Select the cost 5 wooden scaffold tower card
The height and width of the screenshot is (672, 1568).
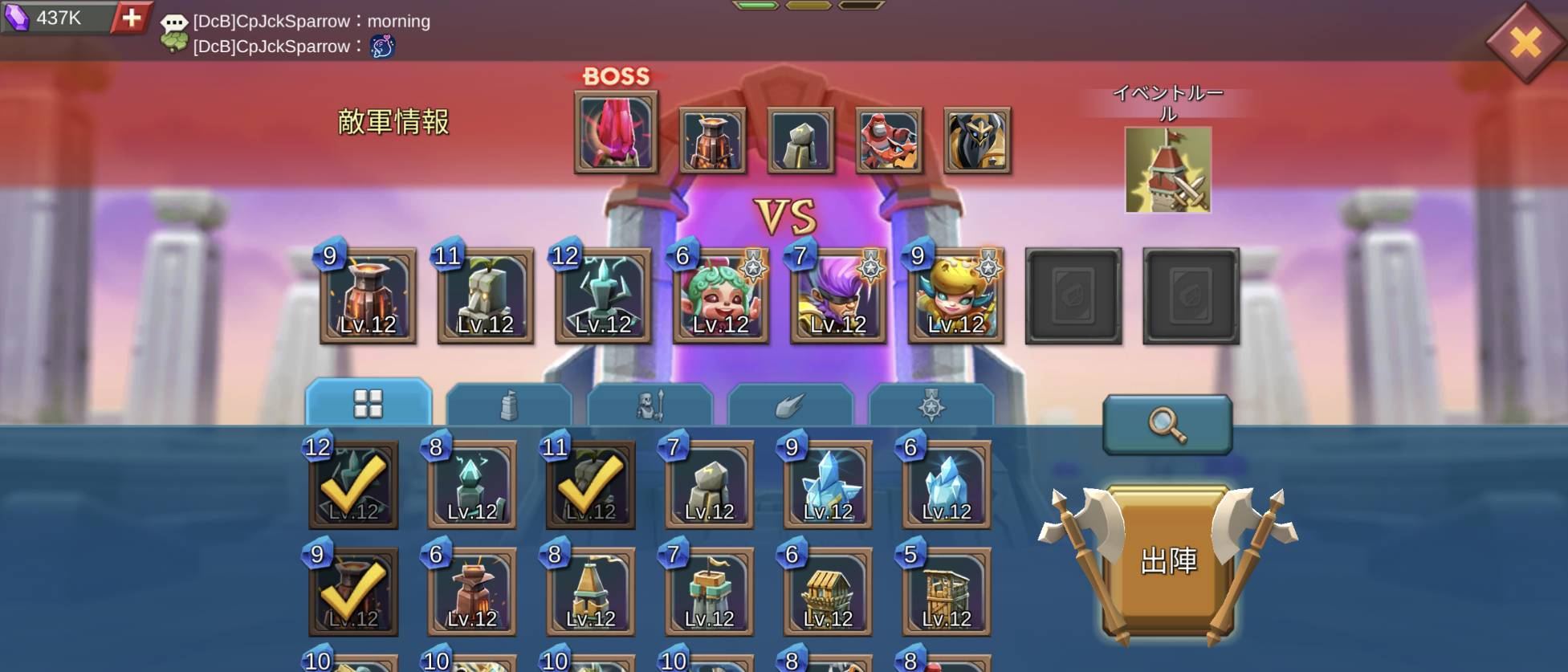947,593
